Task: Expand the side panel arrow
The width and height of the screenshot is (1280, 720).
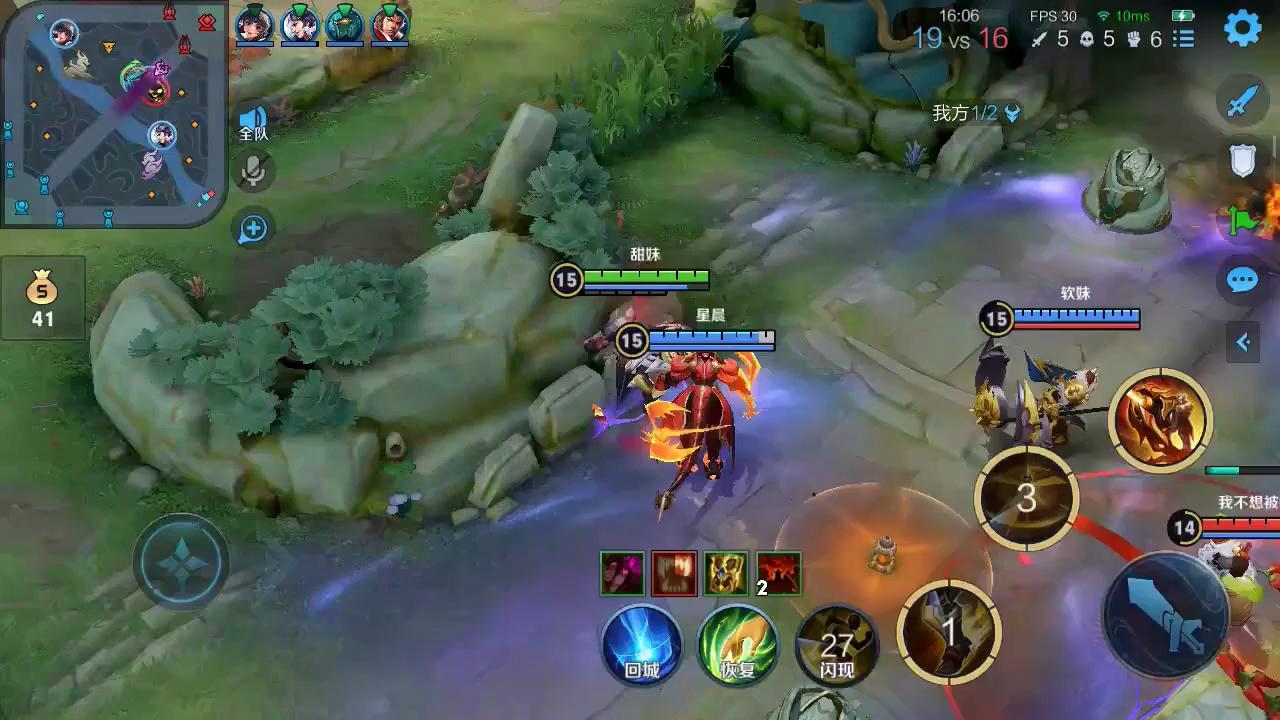Action: pos(1243,342)
